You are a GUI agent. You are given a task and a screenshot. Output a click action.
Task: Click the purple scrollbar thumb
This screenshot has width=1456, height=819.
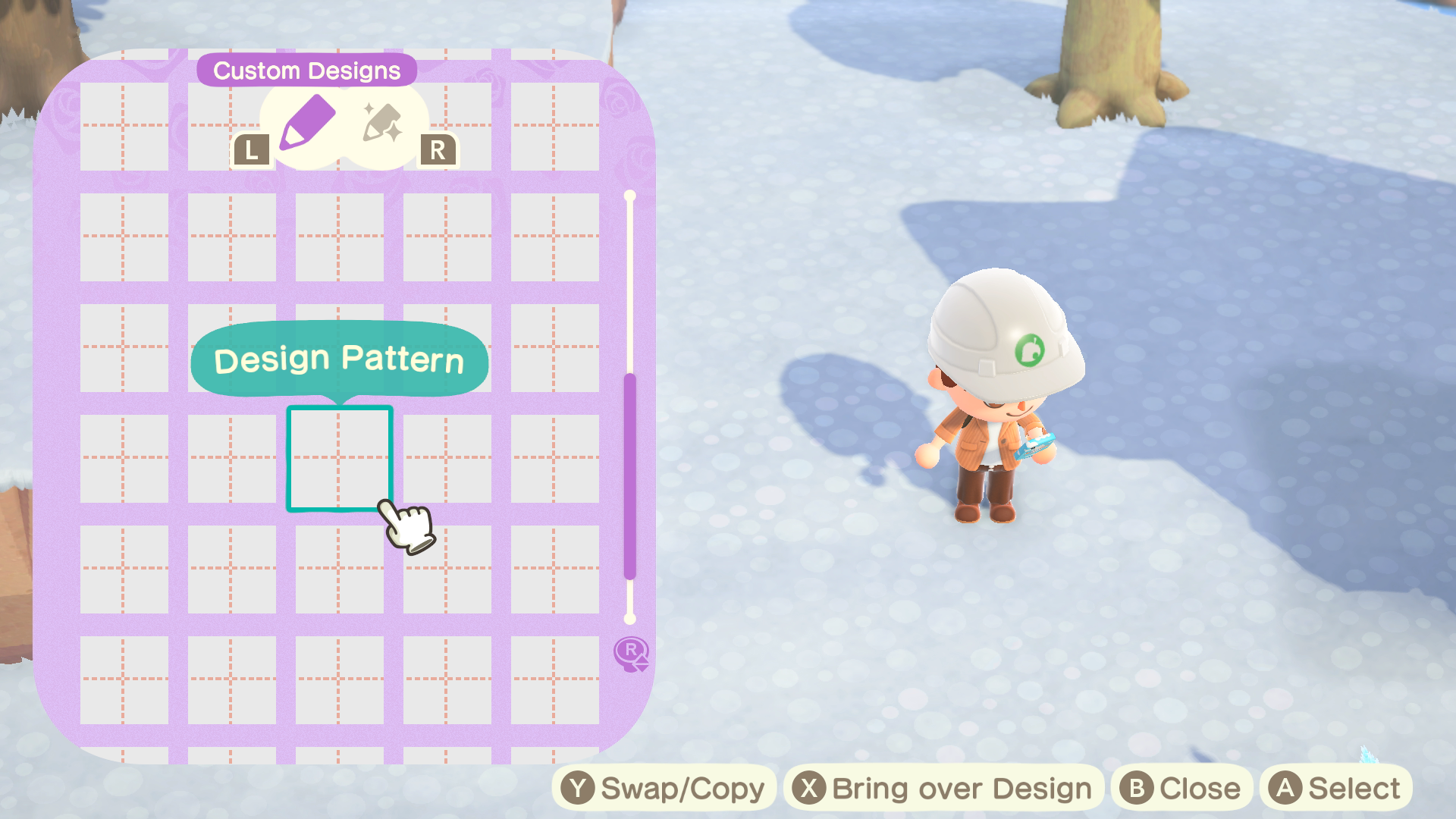[629, 476]
